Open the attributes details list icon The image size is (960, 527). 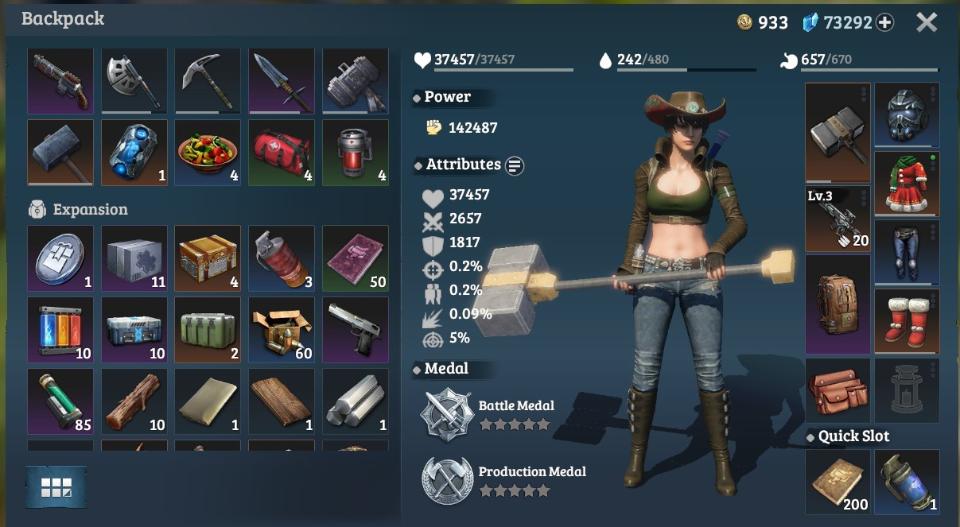coord(515,165)
